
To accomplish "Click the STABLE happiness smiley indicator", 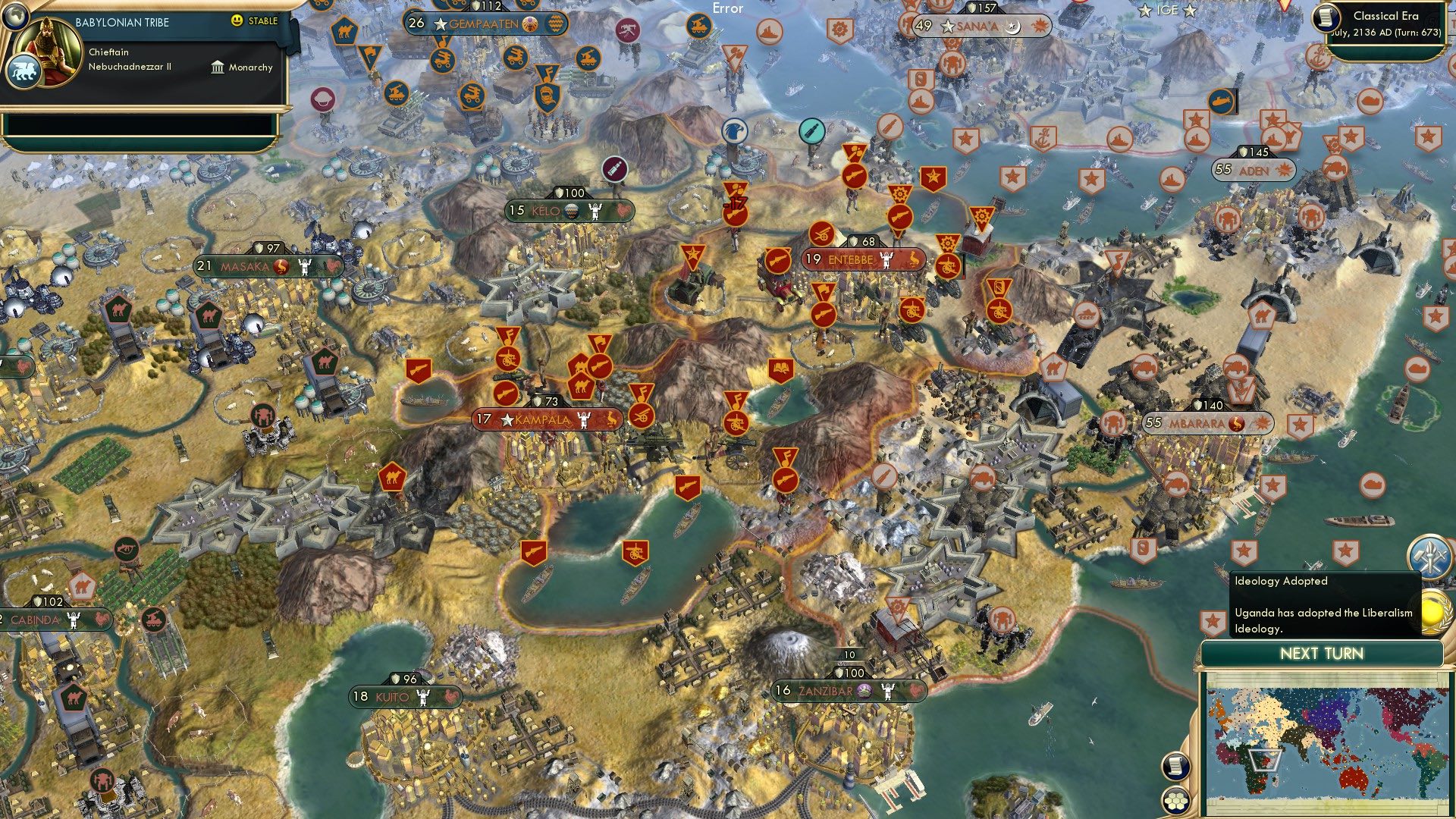I will pos(238,21).
